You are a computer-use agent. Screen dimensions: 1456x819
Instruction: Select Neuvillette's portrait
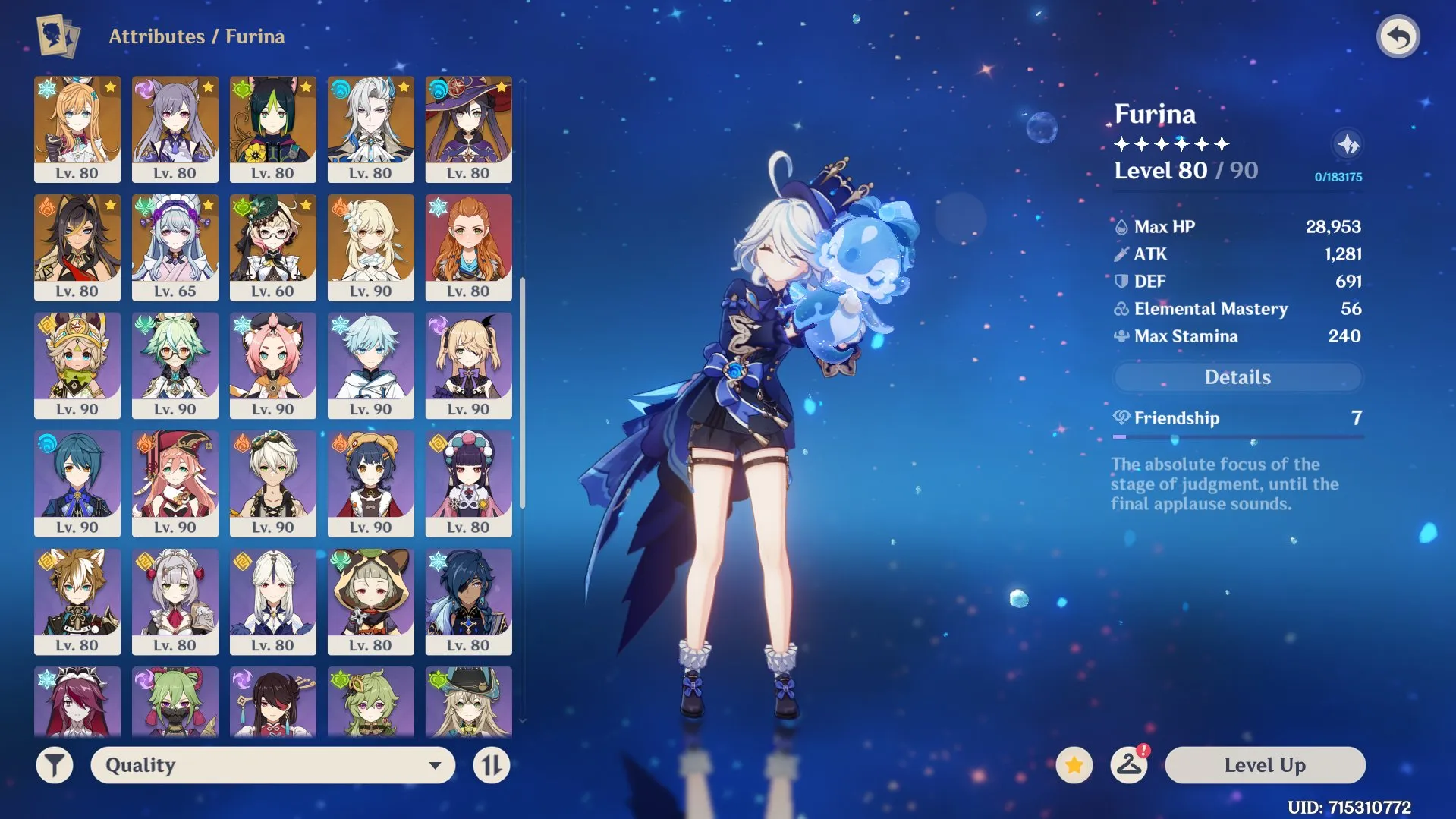click(x=371, y=129)
